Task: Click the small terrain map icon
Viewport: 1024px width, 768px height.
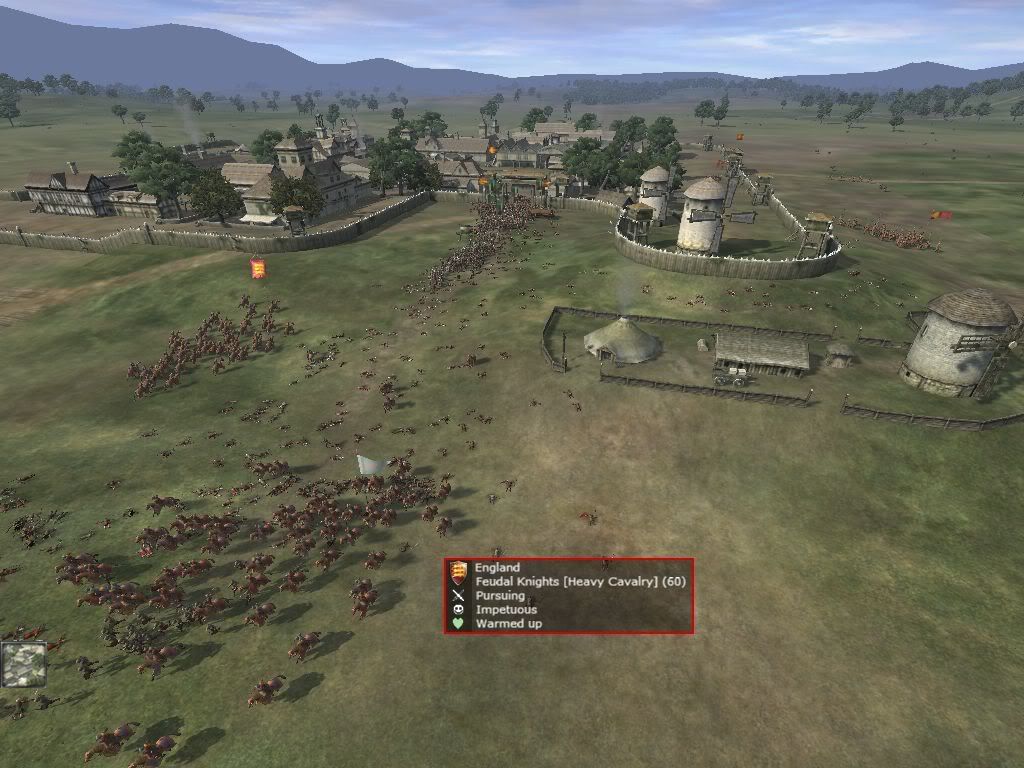Action: (23, 664)
